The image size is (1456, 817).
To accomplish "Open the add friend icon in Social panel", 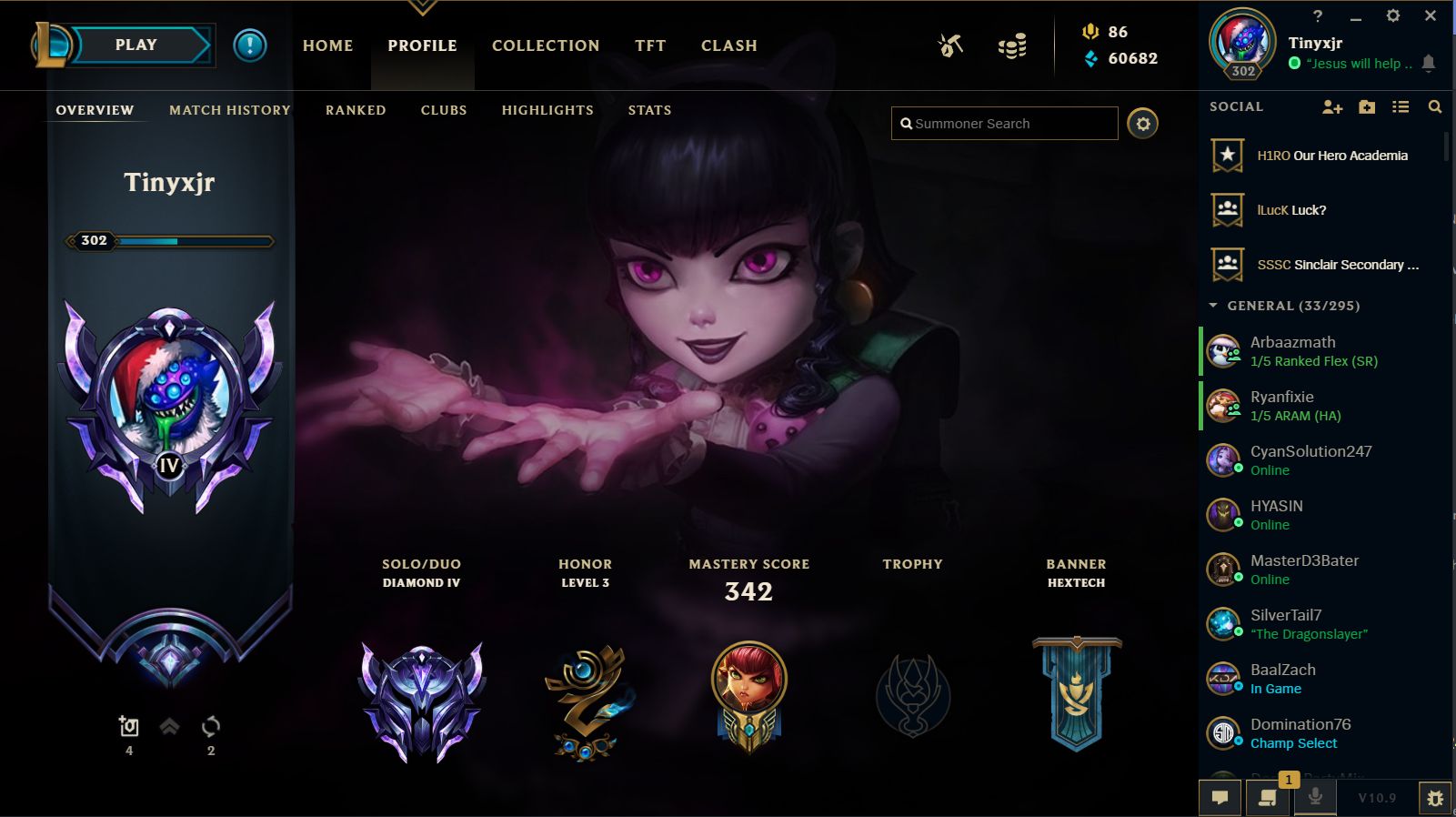I will pos(1331,106).
